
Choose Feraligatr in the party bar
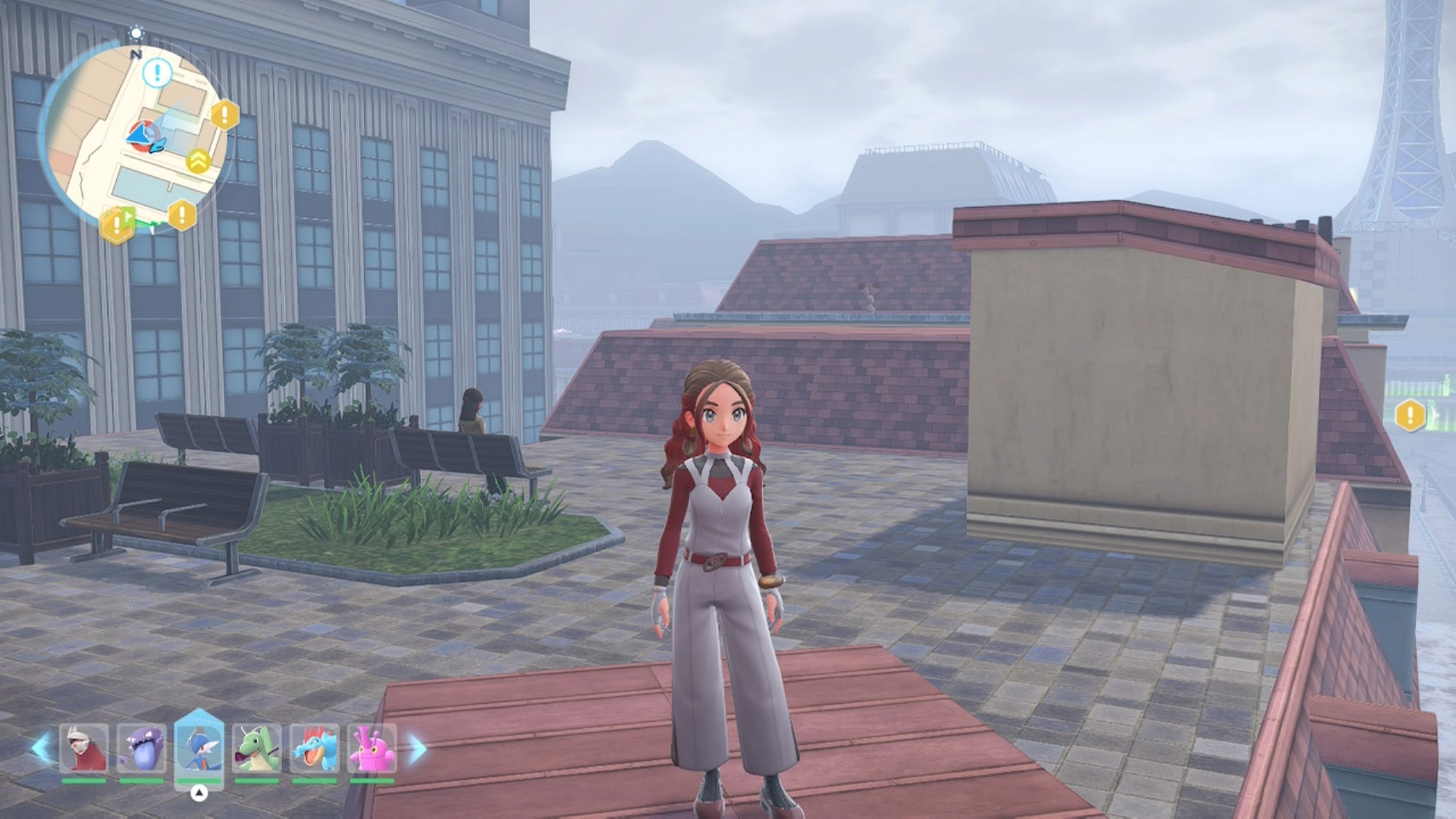click(x=314, y=748)
